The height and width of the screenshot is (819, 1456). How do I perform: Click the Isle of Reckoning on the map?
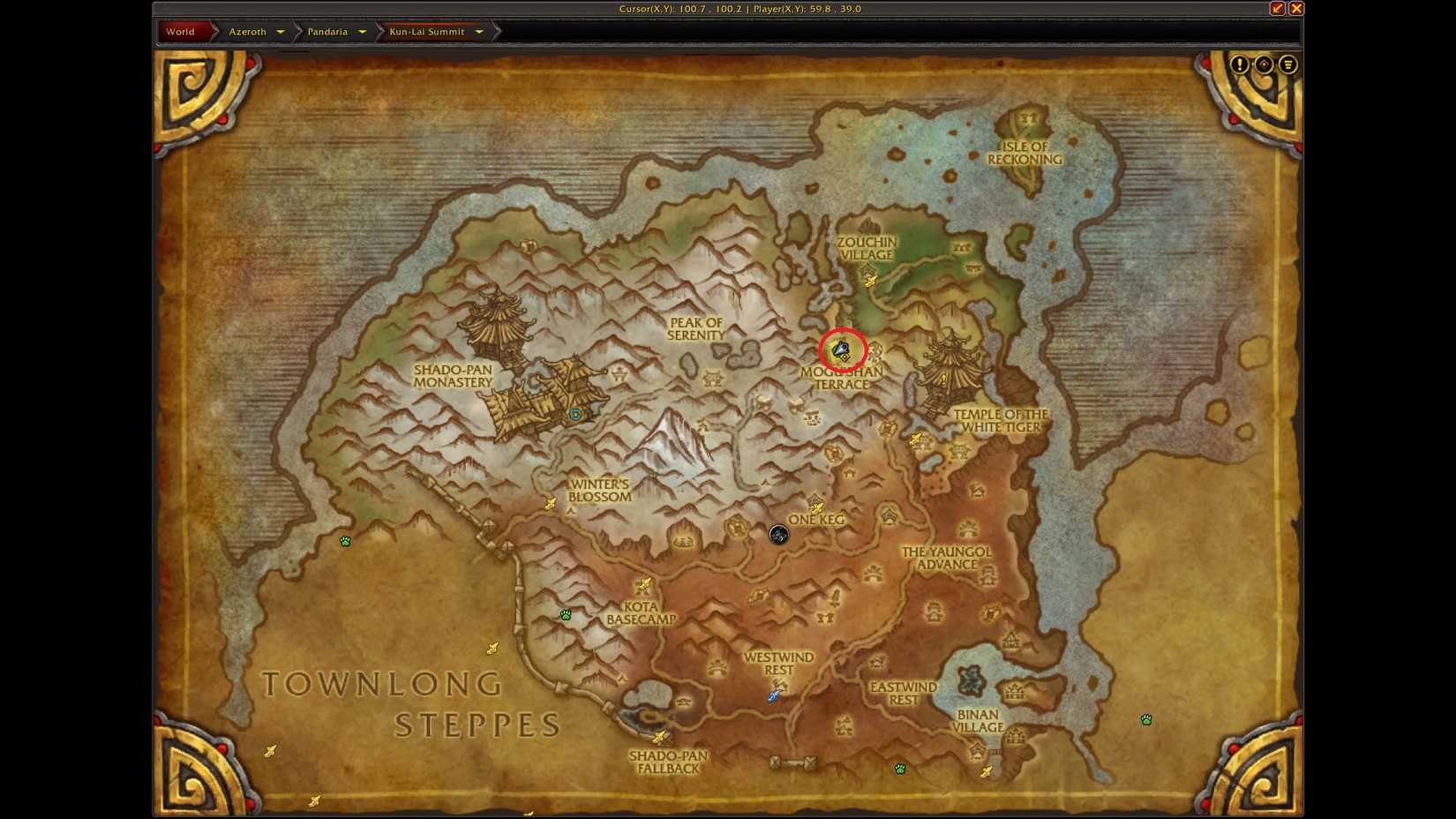pyautogui.click(x=1026, y=153)
